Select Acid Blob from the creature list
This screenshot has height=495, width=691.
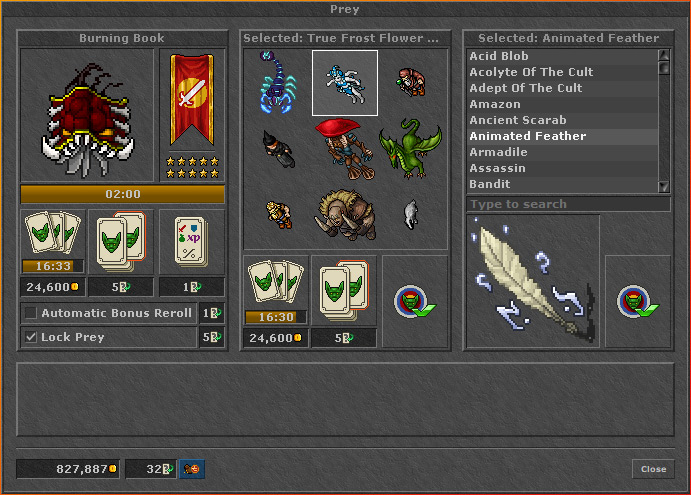pos(562,56)
